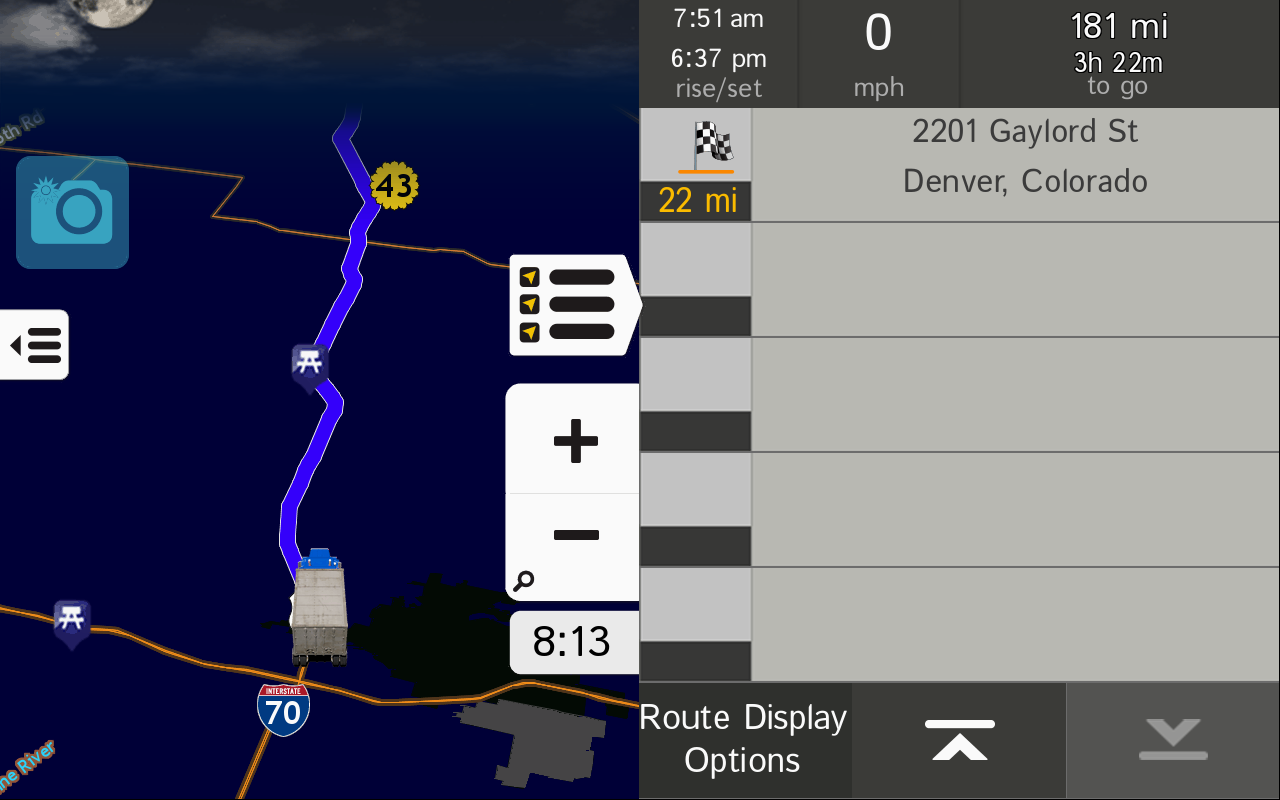The height and width of the screenshot is (800, 1280).
Task: Select the exit 43 marker on route
Action: (394, 185)
